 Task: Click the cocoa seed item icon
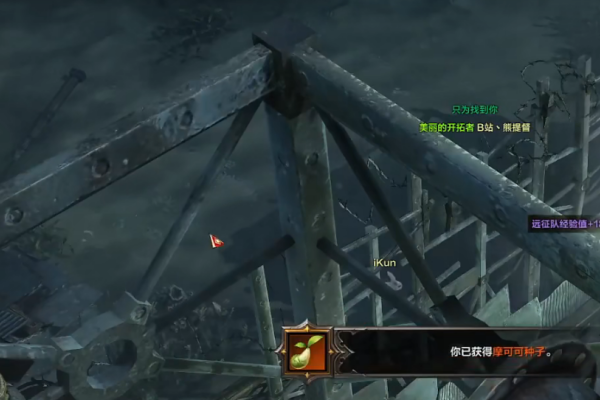pos(305,351)
